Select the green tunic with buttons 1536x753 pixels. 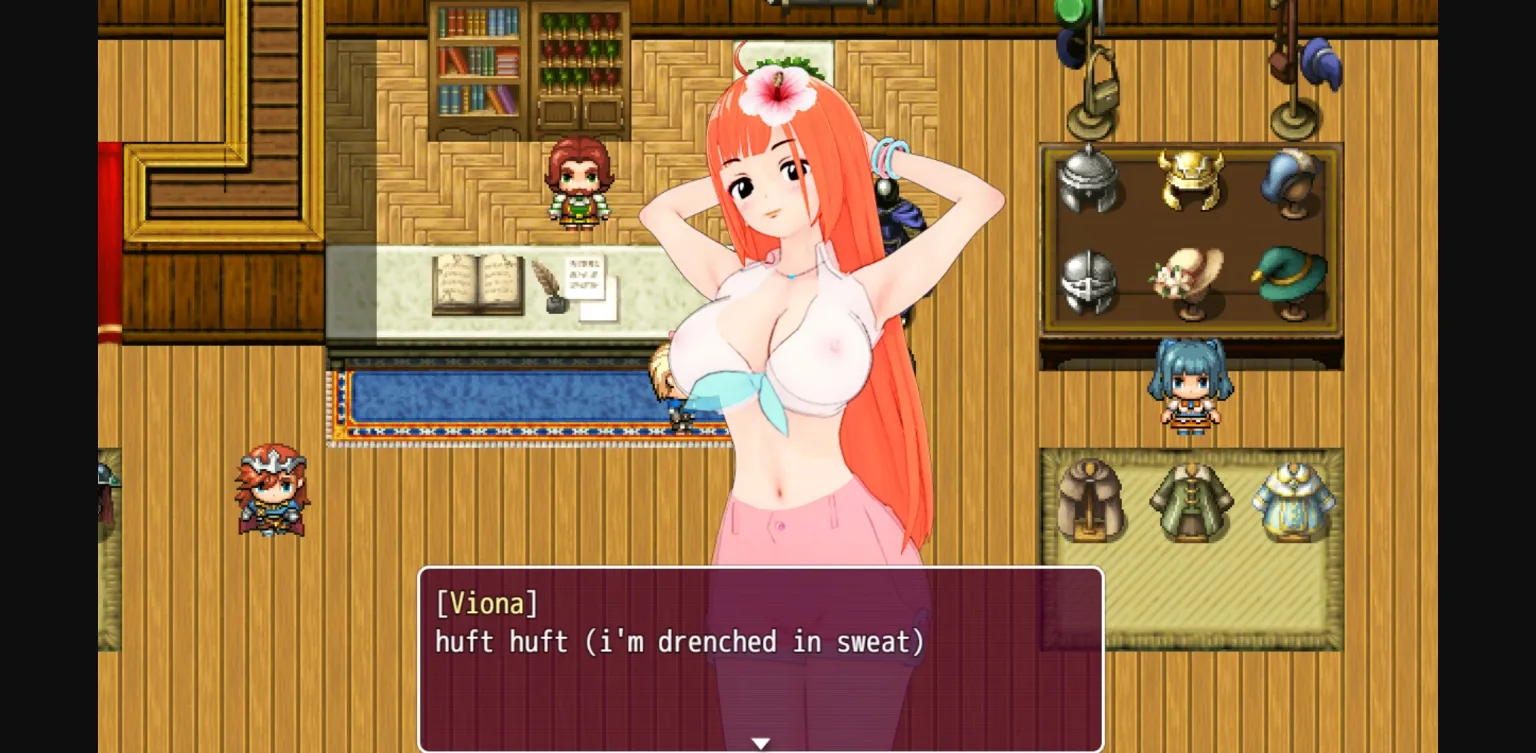tap(1193, 500)
